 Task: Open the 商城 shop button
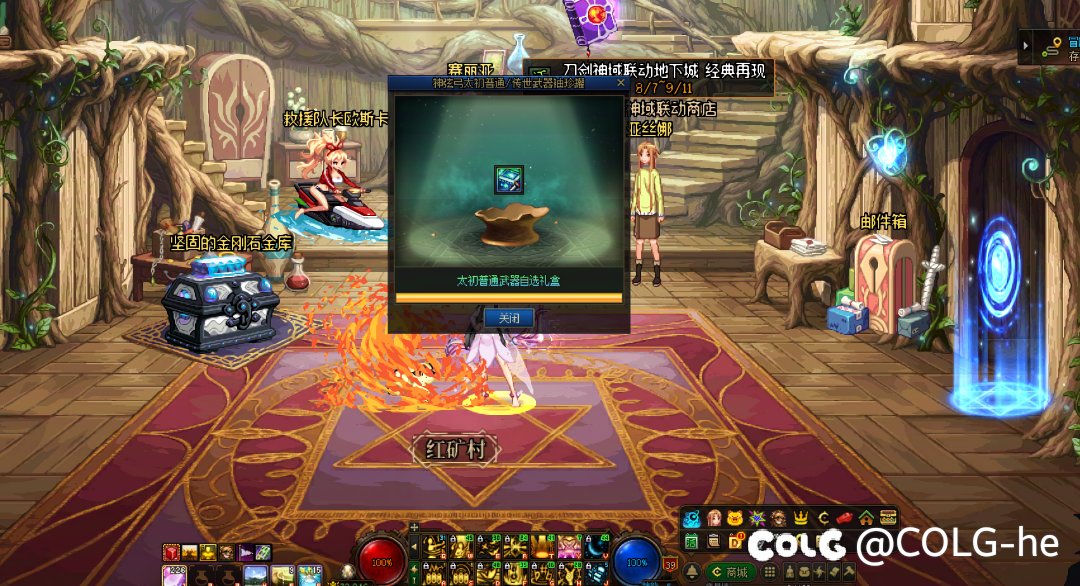[731, 572]
